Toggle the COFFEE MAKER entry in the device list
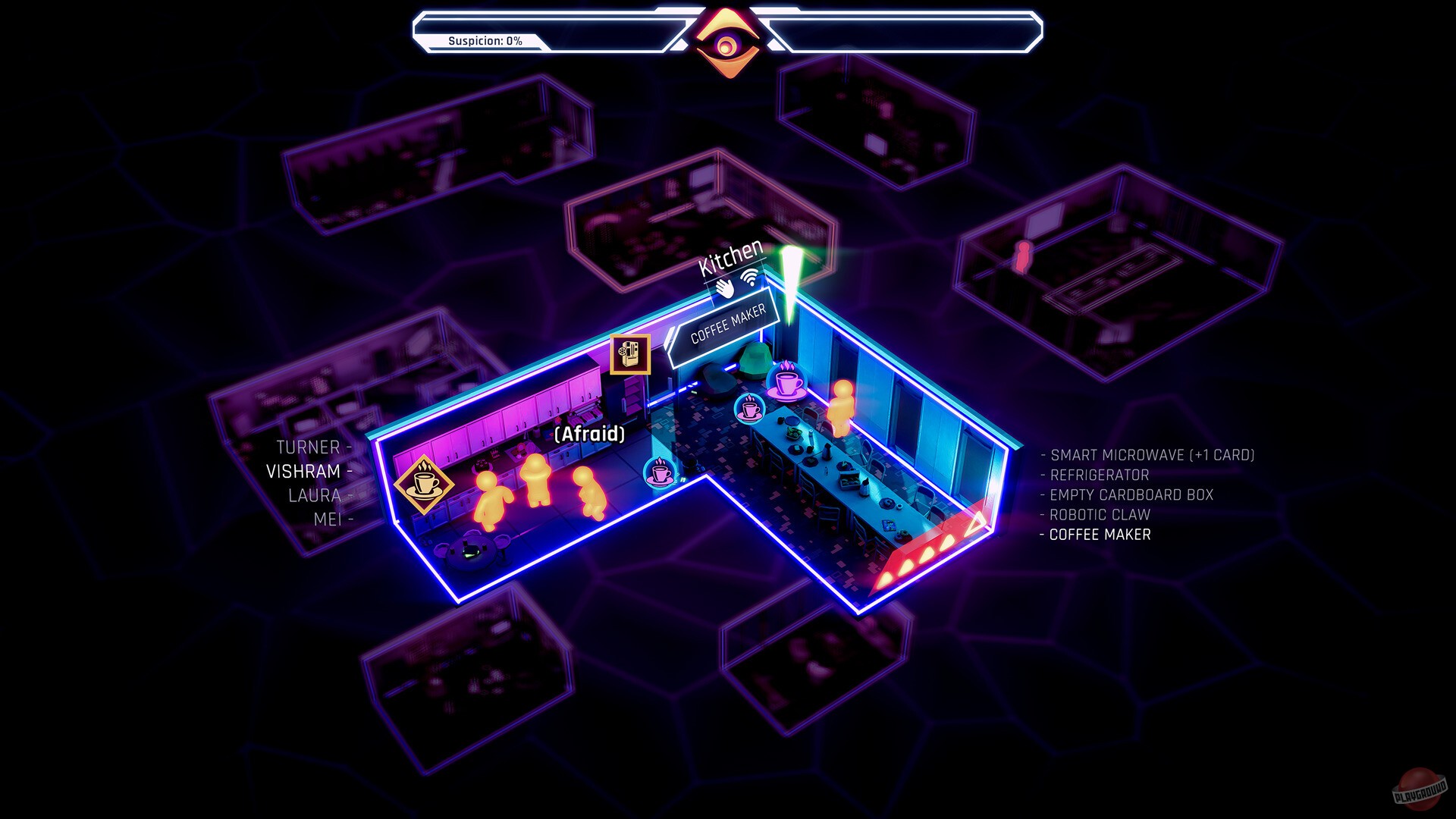Image resolution: width=1456 pixels, height=819 pixels. tap(1099, 535)
